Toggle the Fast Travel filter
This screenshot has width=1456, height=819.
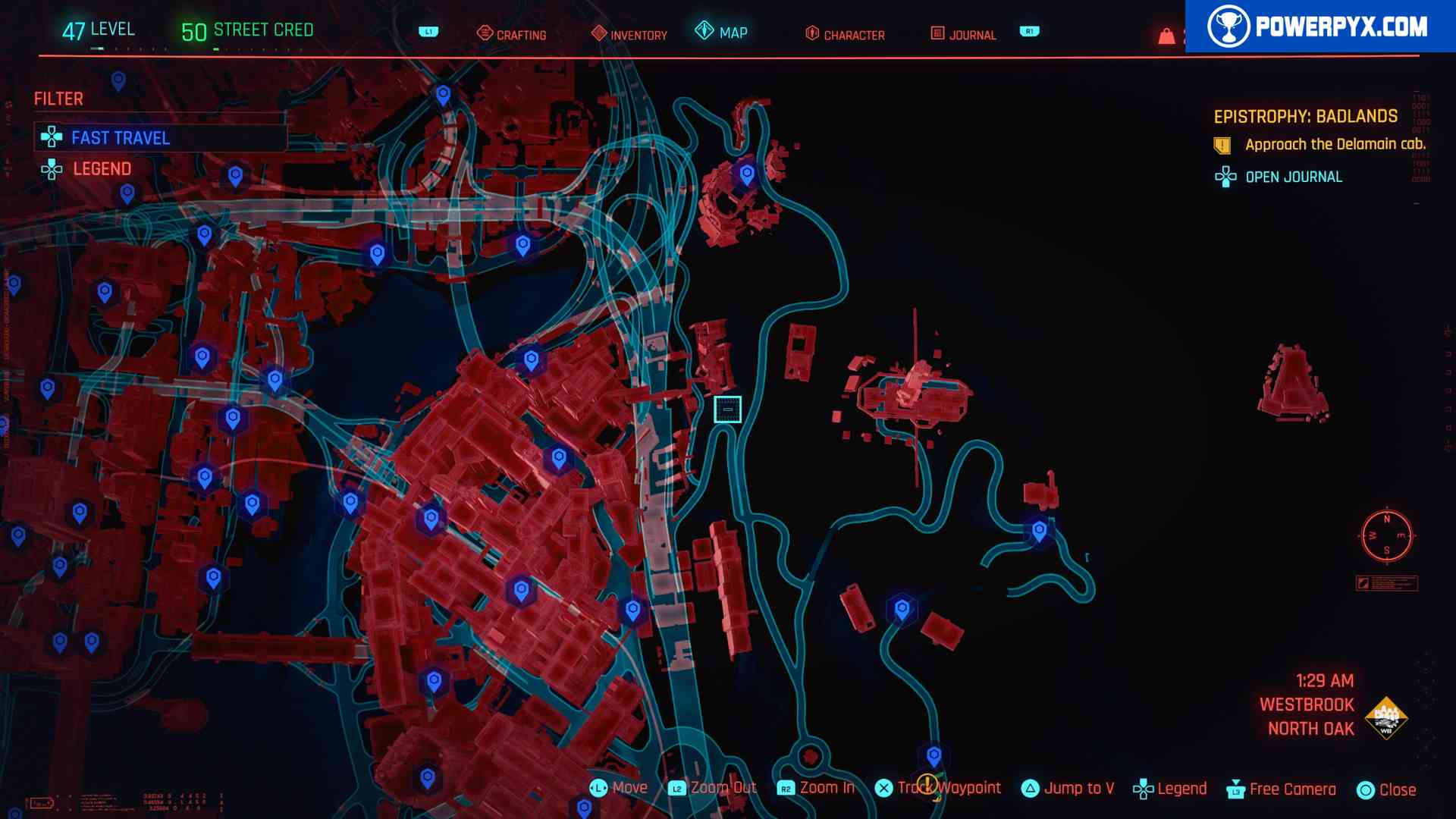tap(121, 138)
